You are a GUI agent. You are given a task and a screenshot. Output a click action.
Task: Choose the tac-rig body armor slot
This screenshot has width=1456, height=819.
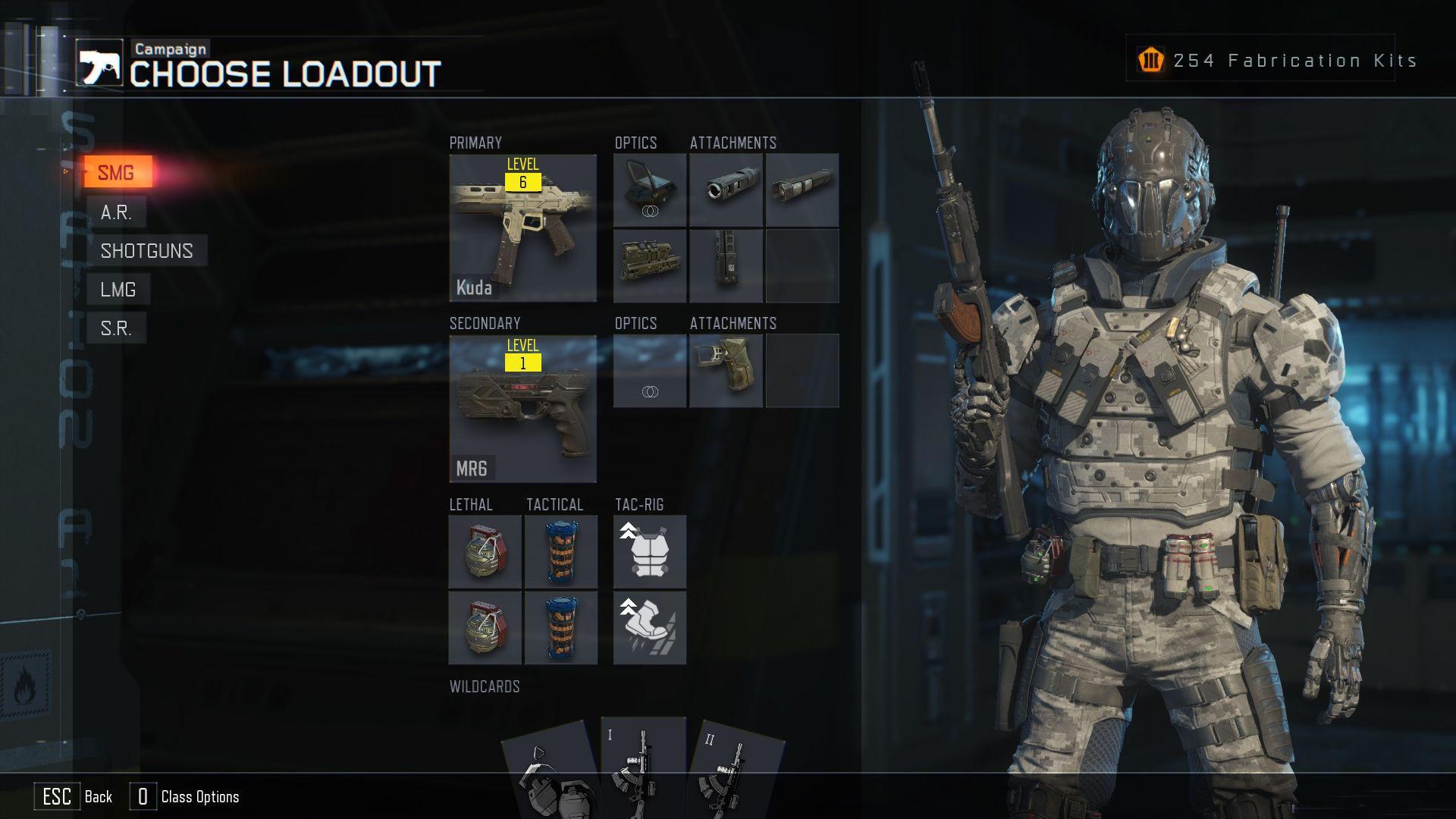[650, 552]
